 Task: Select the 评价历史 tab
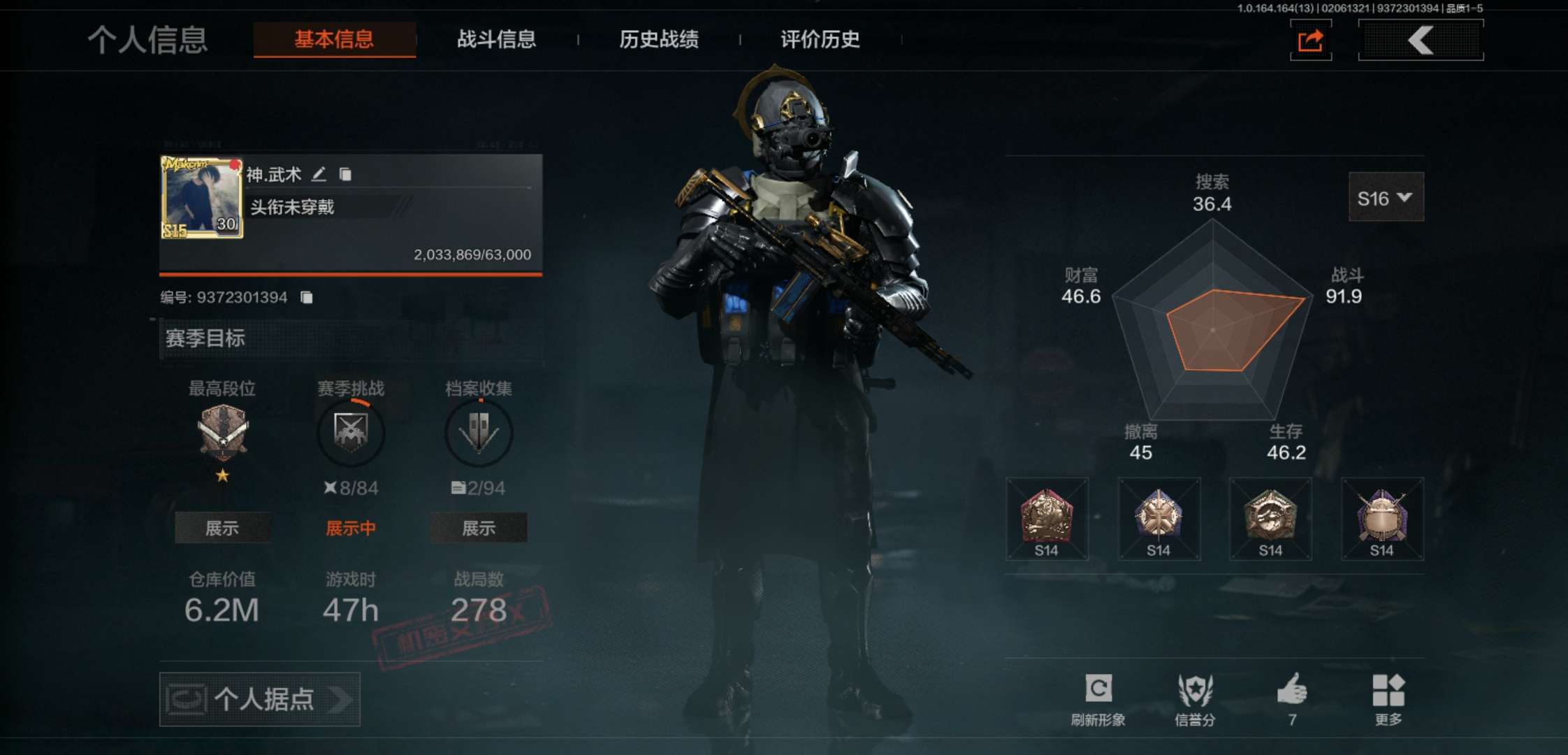[x=820, y=39]
